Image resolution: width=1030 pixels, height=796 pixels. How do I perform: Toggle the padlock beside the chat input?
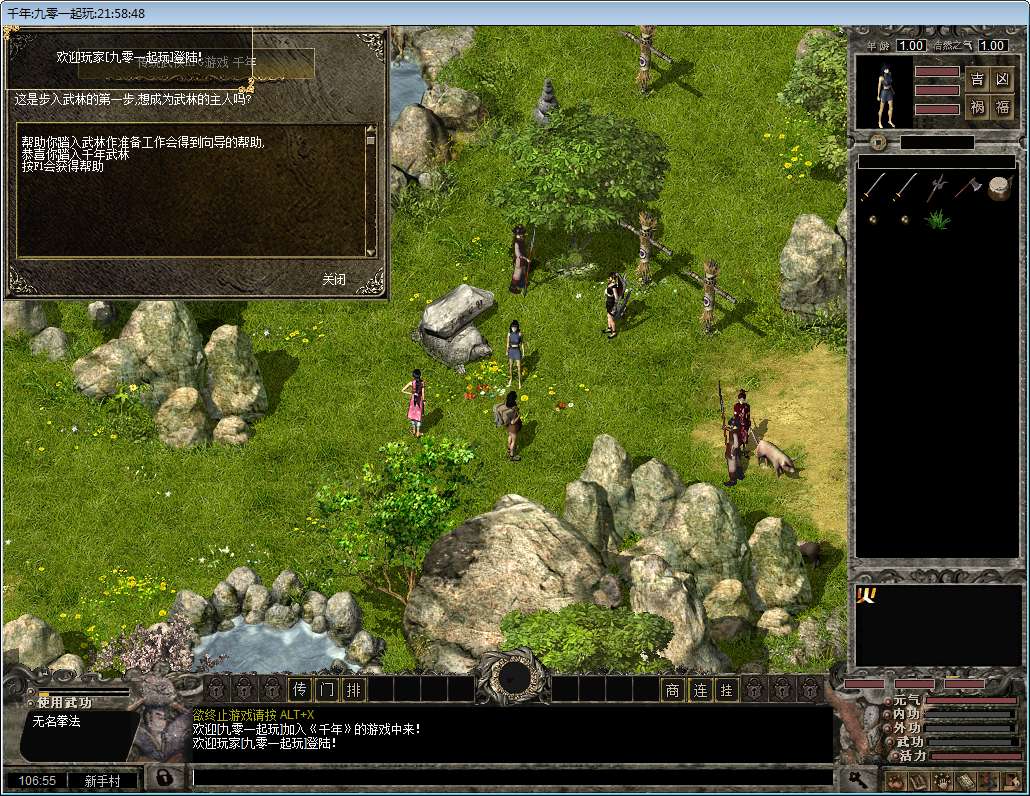pos(161,777)
